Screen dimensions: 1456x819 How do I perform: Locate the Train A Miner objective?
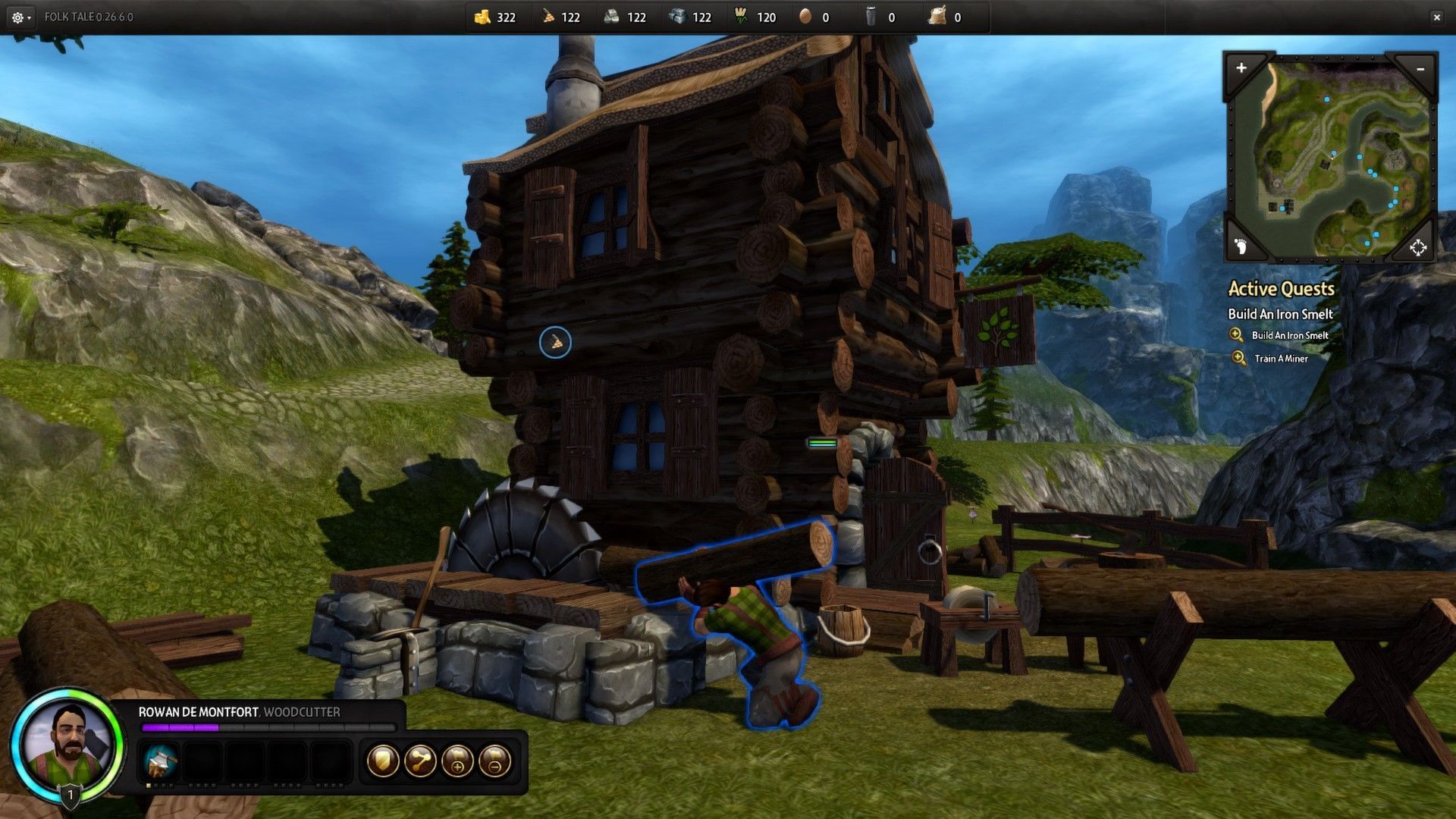1281,359
